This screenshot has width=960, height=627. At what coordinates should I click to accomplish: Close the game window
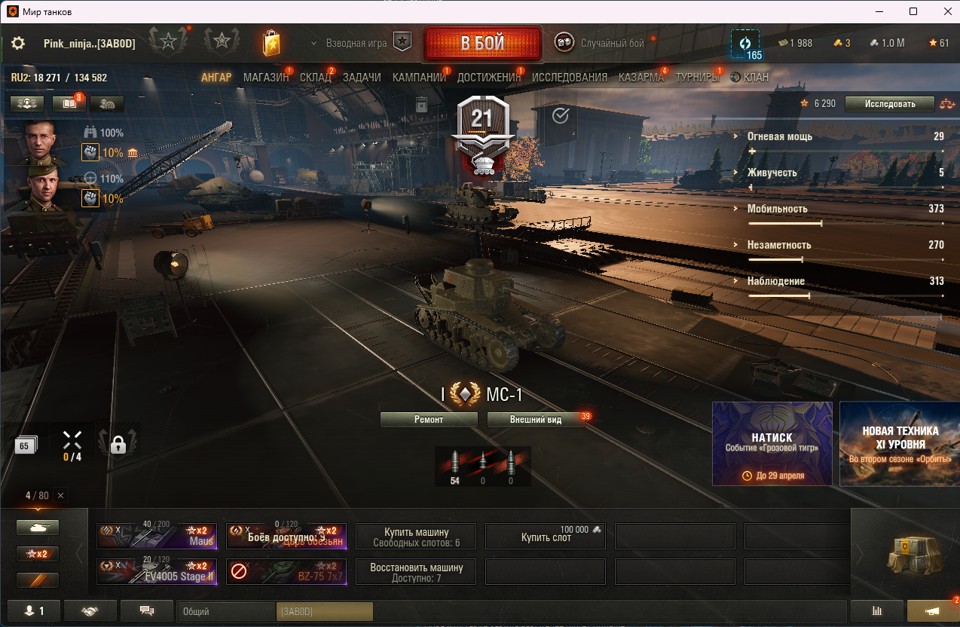(941, 11)
